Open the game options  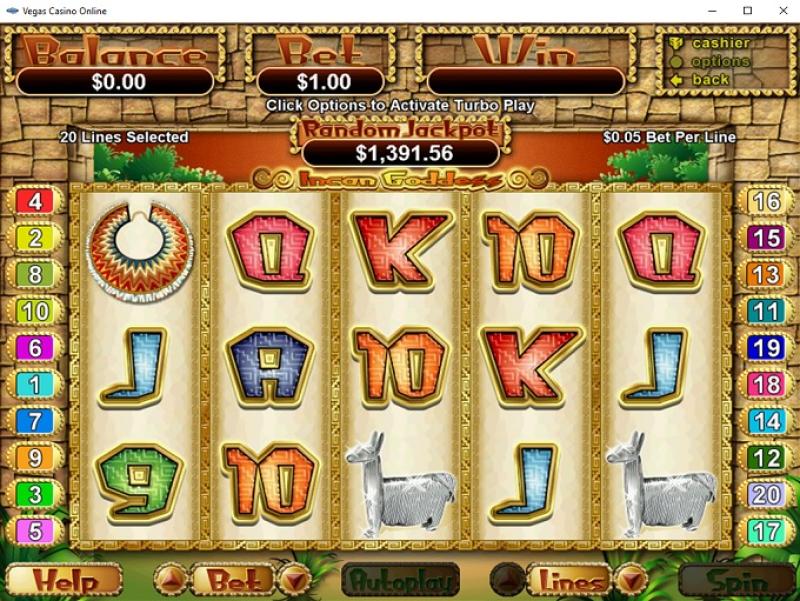tap(720, 61)
